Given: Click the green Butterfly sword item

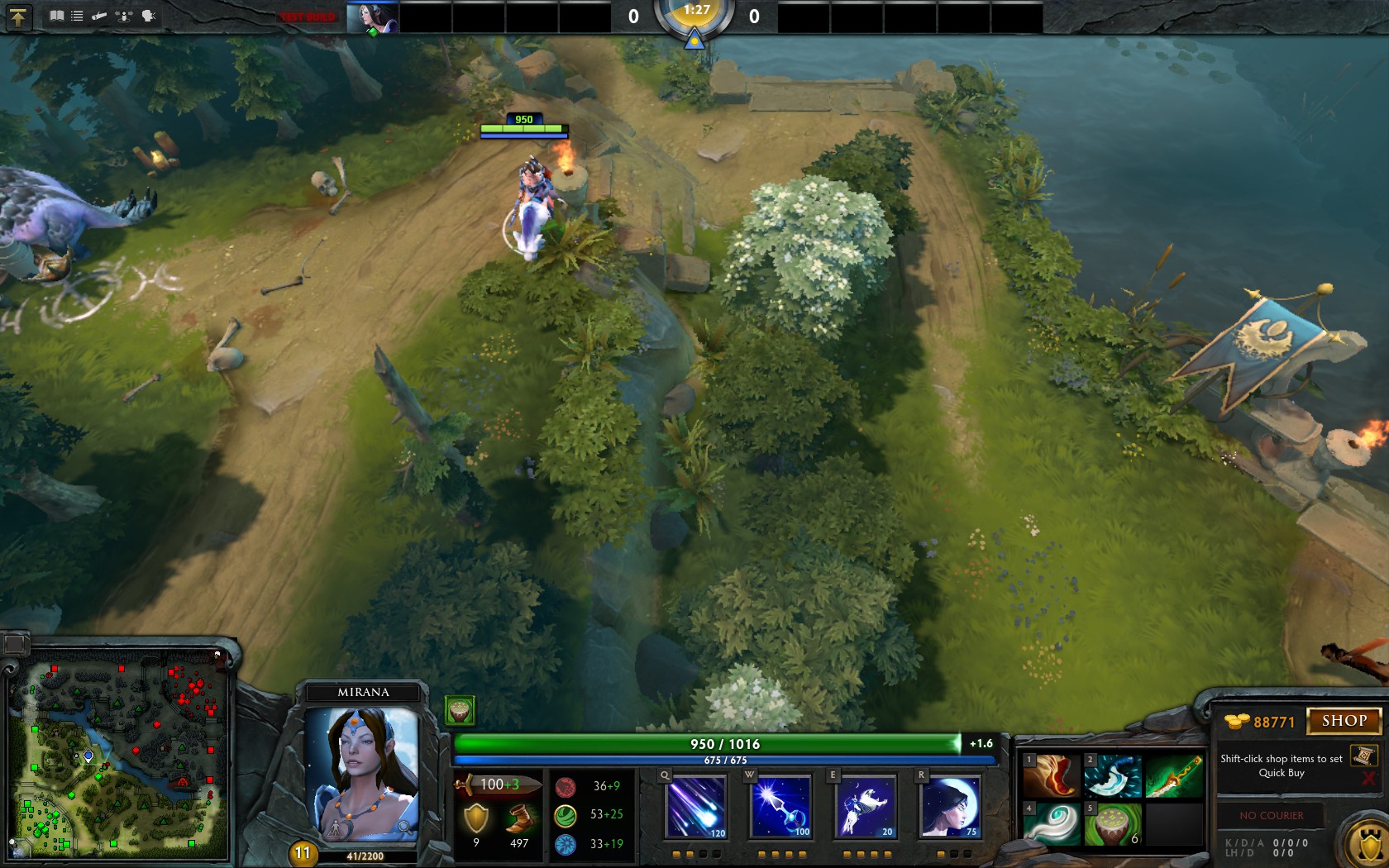Looking at the screenshot, I should [x=1174, y=775].
